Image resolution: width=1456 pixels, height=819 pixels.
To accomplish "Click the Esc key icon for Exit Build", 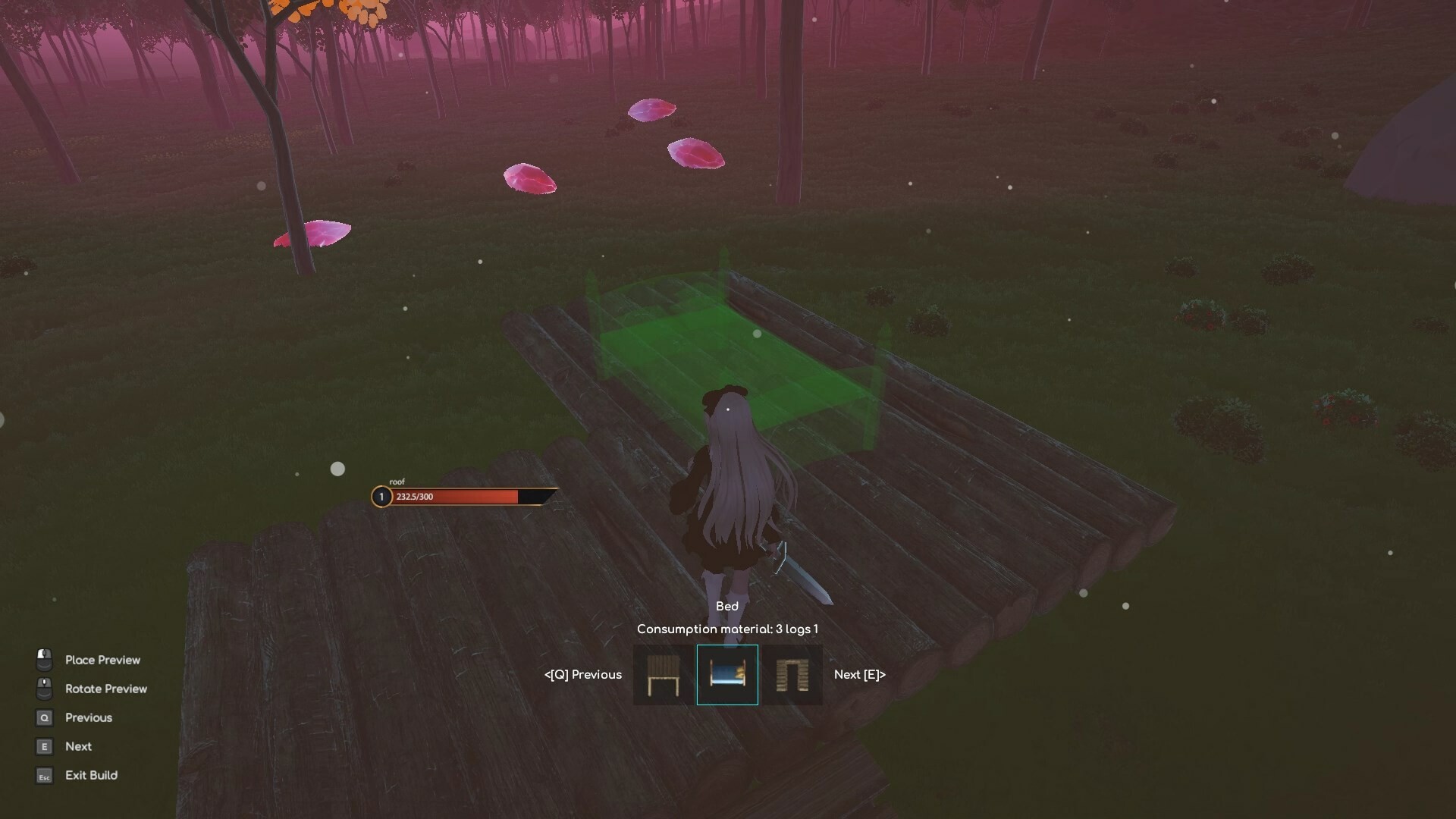I will [x=43, y=776].
